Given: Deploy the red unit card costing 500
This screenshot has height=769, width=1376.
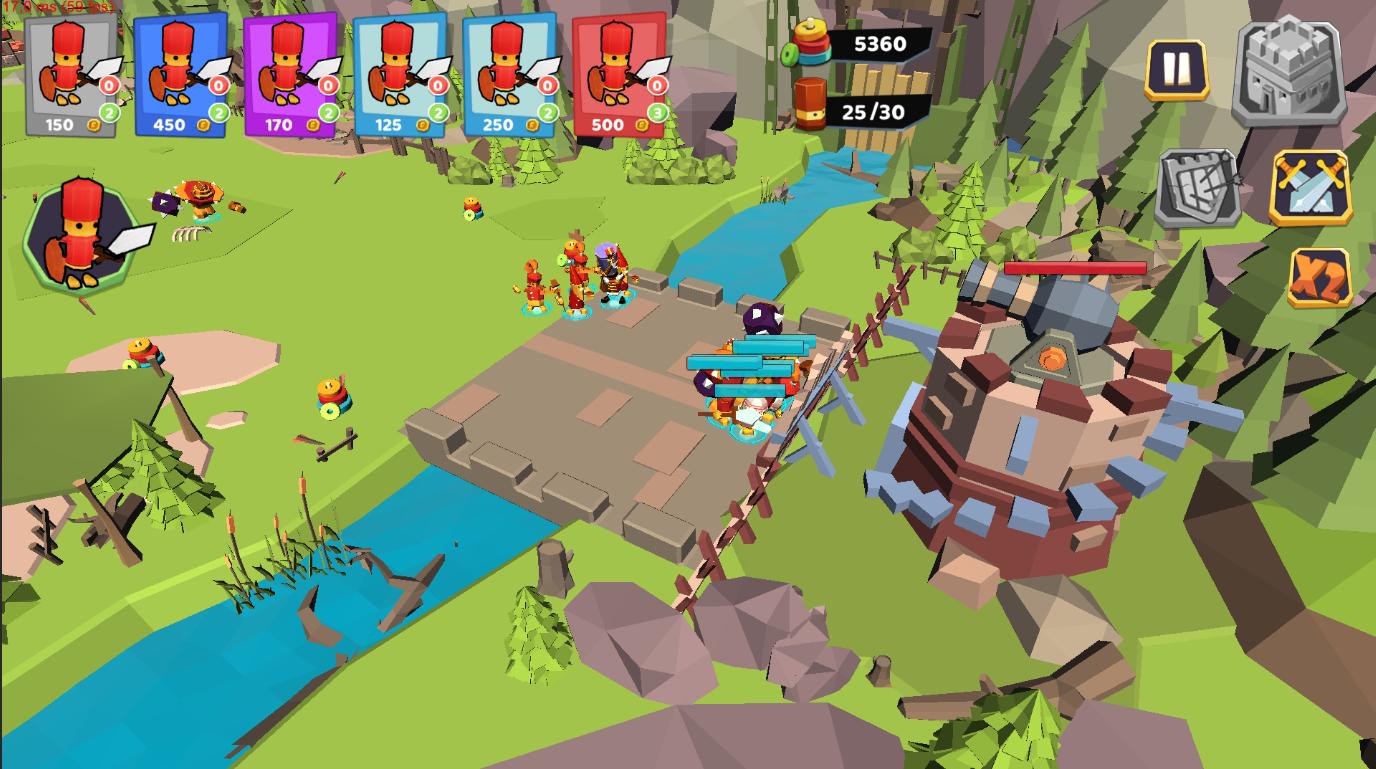Looking at the screenshot, I should click(619, 76).
